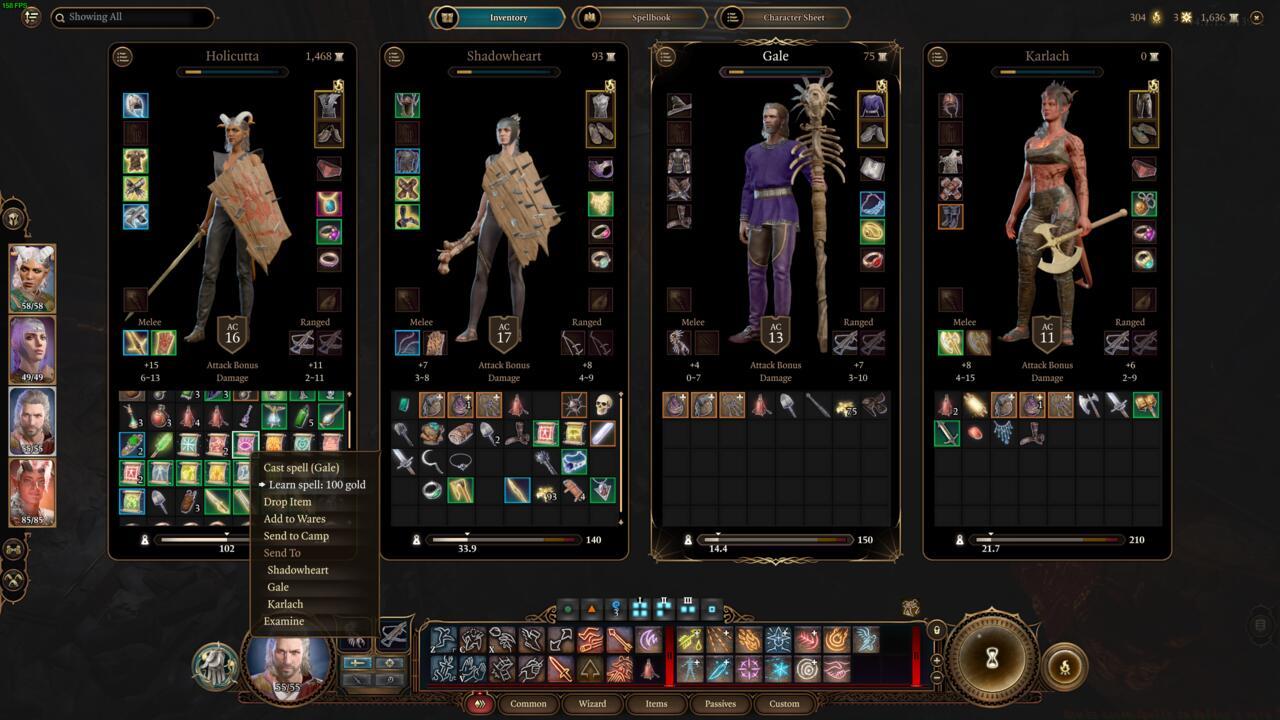This screenshot has width=1280, height=720.
Task: Select the skull item in Shadowheart's inventory
Action: 603,405
